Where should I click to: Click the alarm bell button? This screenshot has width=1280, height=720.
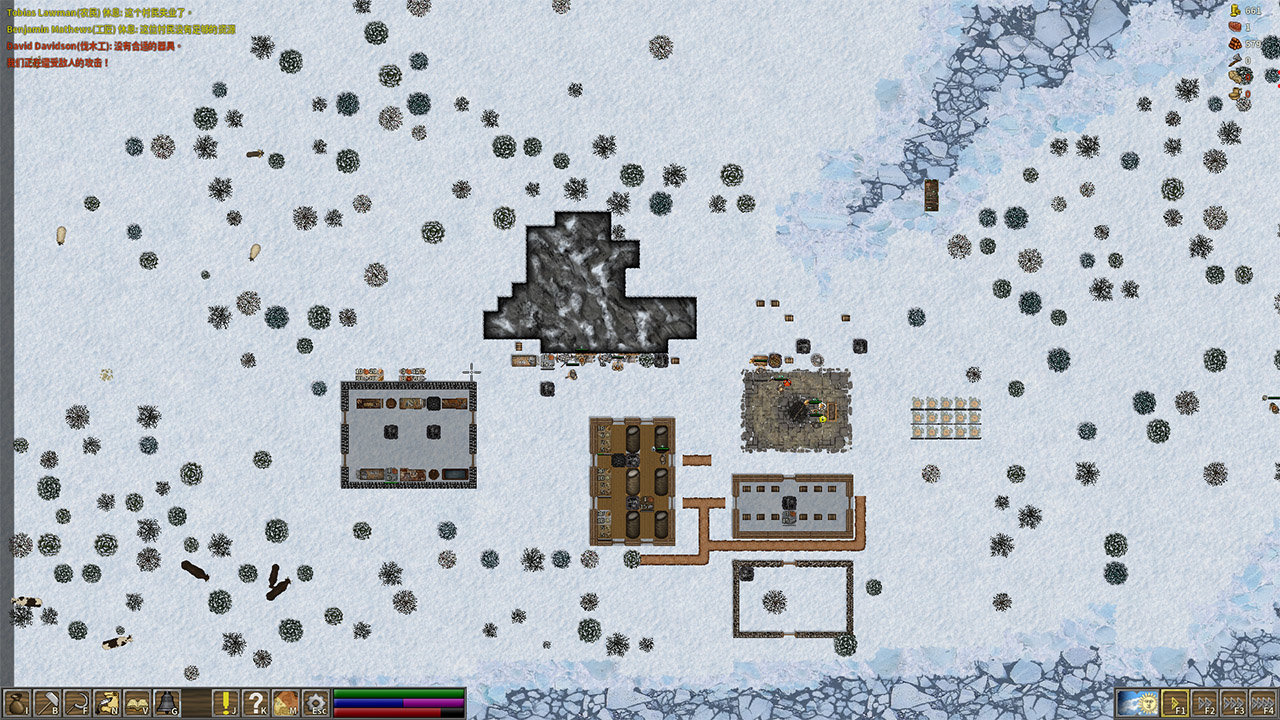tap(166, 703)
